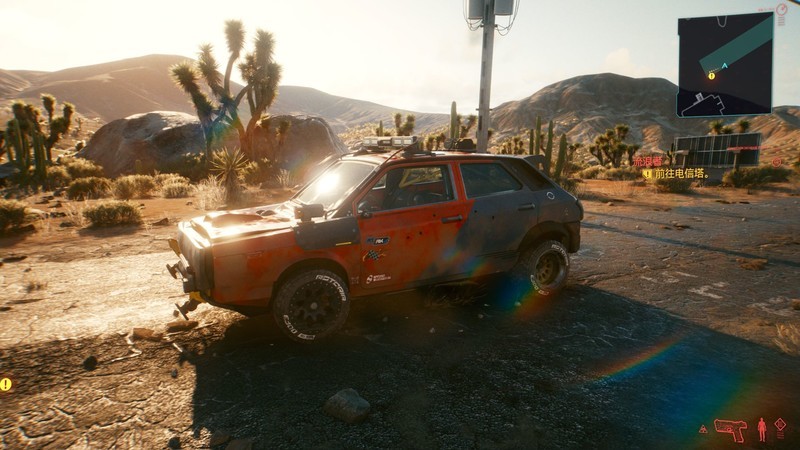Click the small triangle icon beside pistol
This screenshot has width=800, height=450.
pos(703,429)
